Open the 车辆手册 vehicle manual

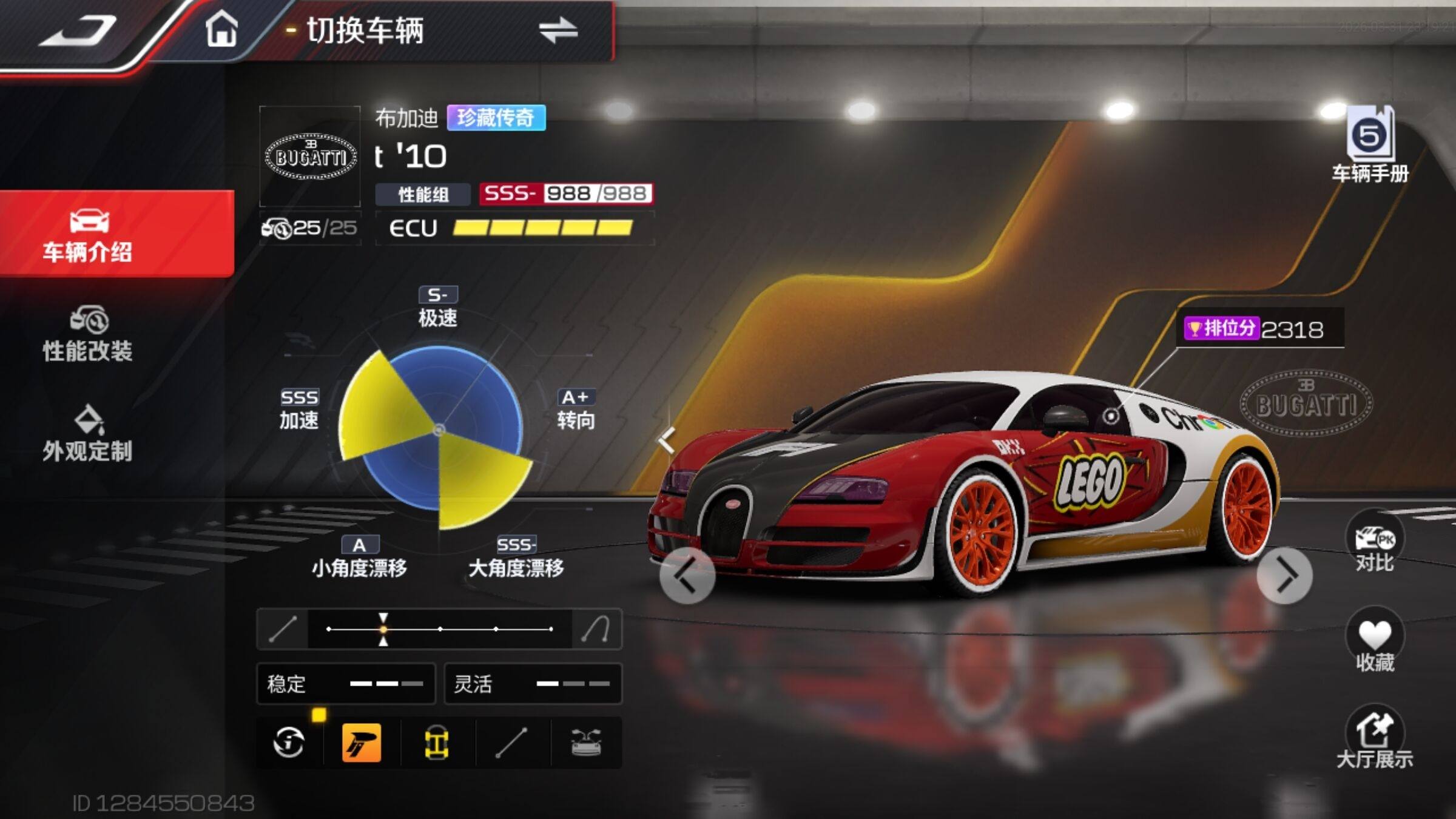[1370, 146]
